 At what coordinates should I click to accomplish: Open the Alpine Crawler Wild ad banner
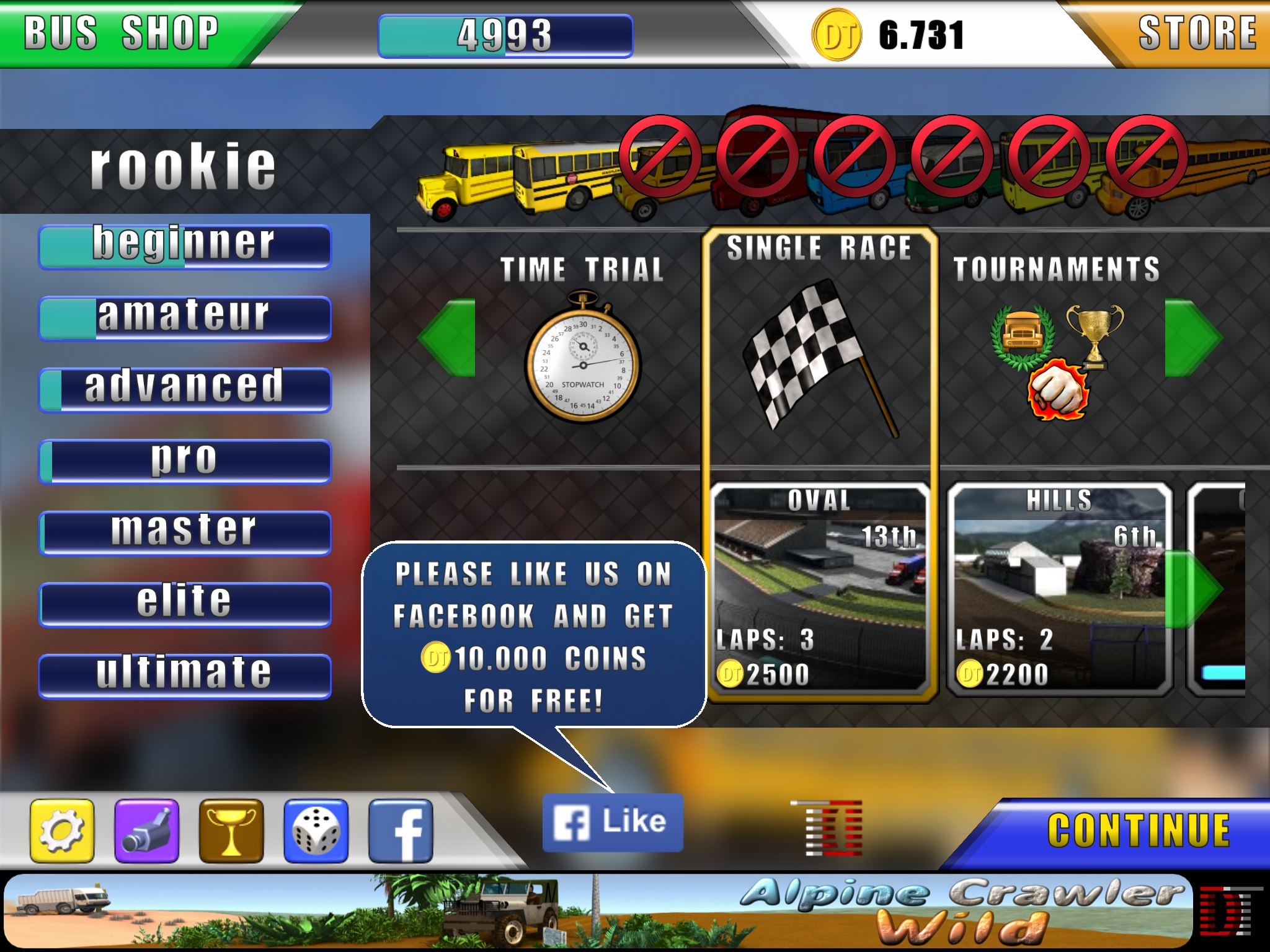(598, 911)
